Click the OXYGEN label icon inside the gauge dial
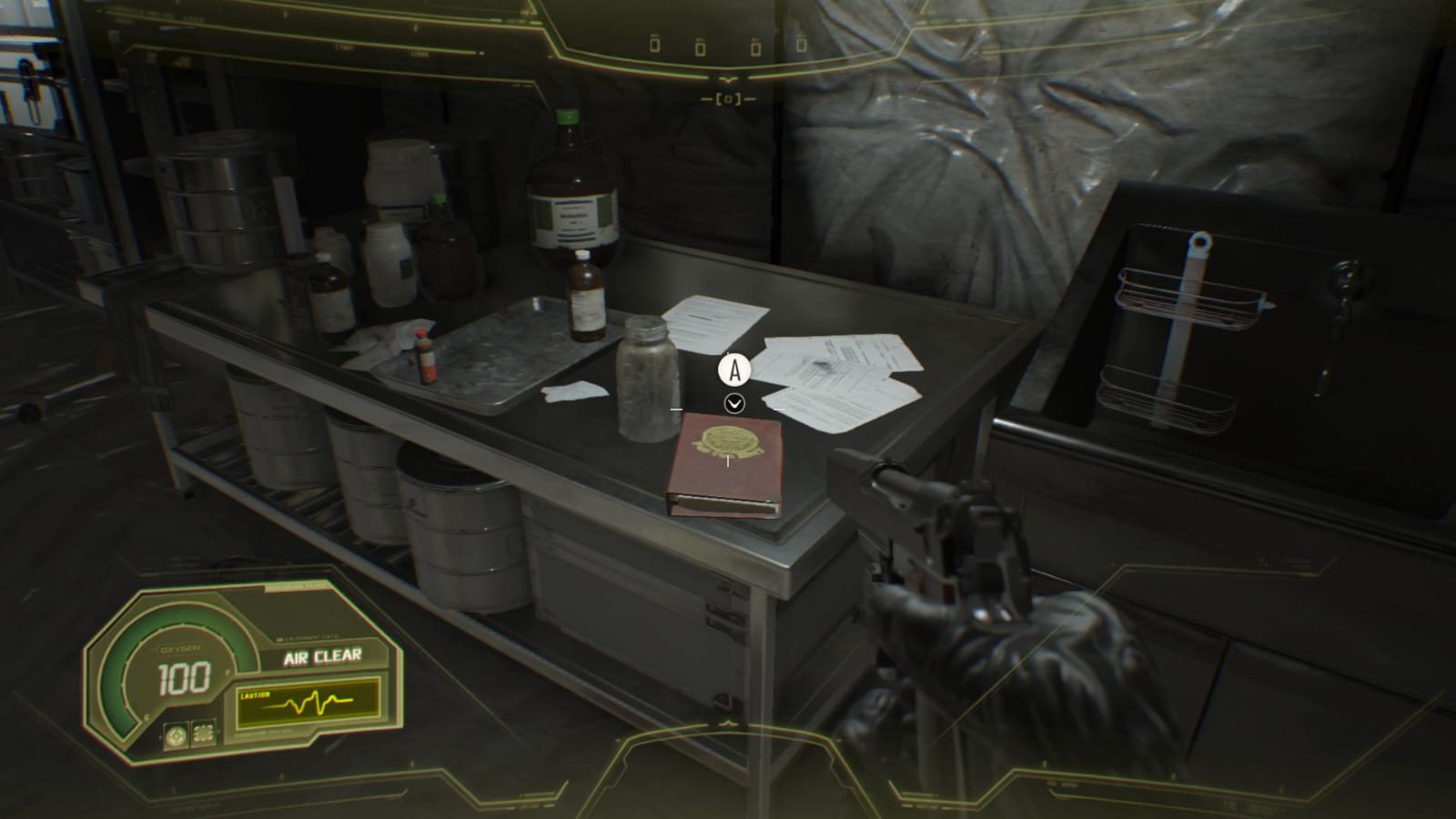This screenshot has width=1456, height=819. click(x=180, y=648)
